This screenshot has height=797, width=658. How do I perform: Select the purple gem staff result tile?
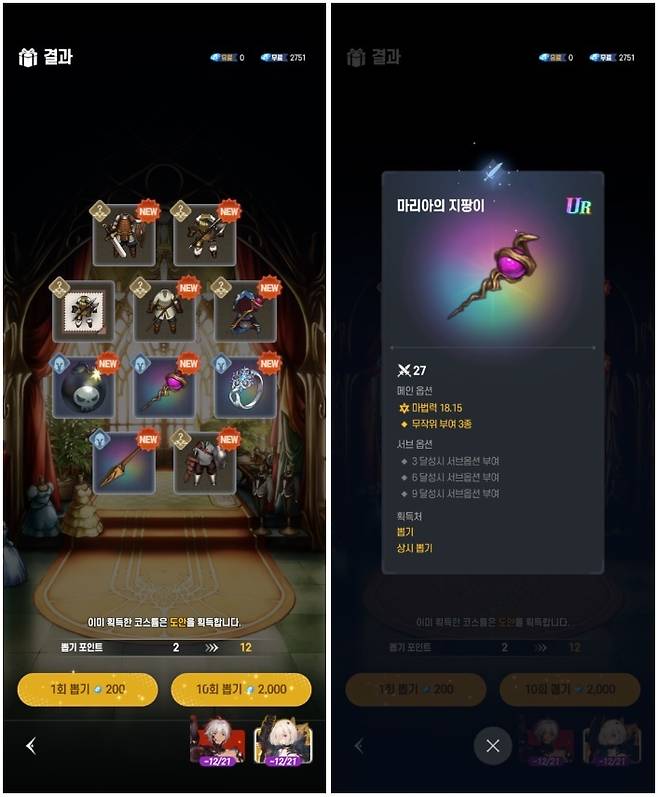pos(164,387)
